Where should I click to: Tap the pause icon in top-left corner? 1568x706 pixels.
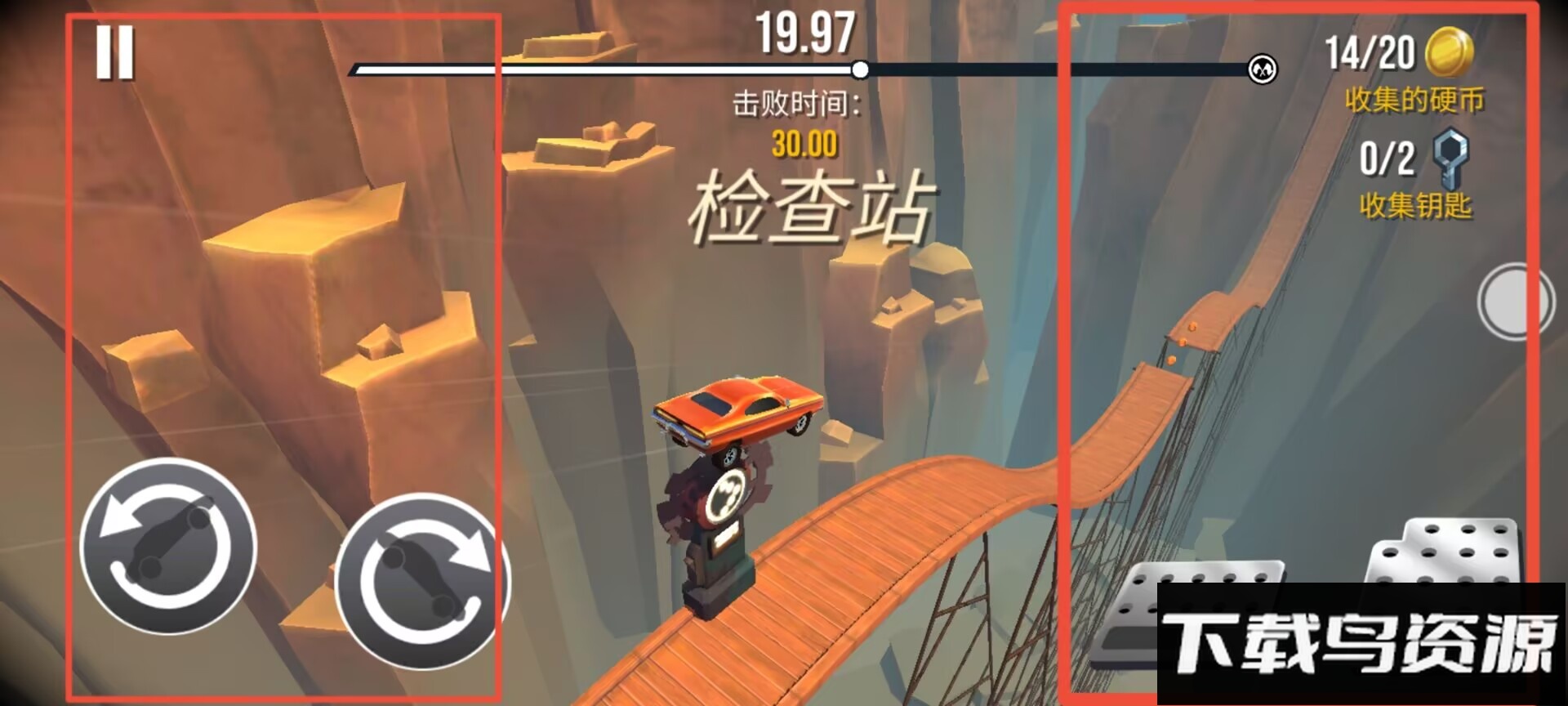tap(115, 52)
